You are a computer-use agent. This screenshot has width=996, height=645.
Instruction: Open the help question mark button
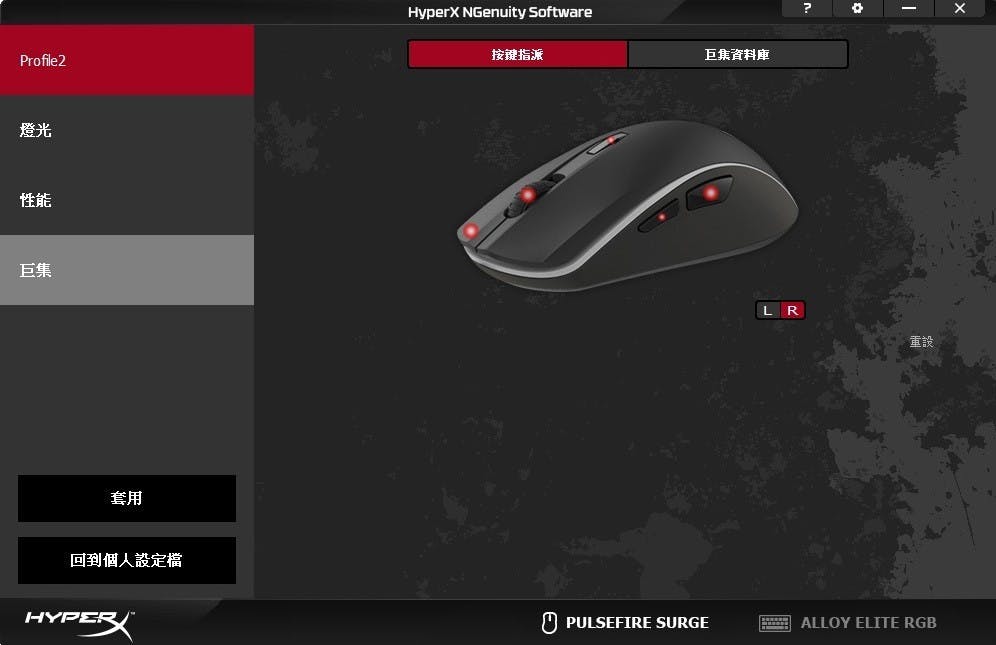[807, 9]
